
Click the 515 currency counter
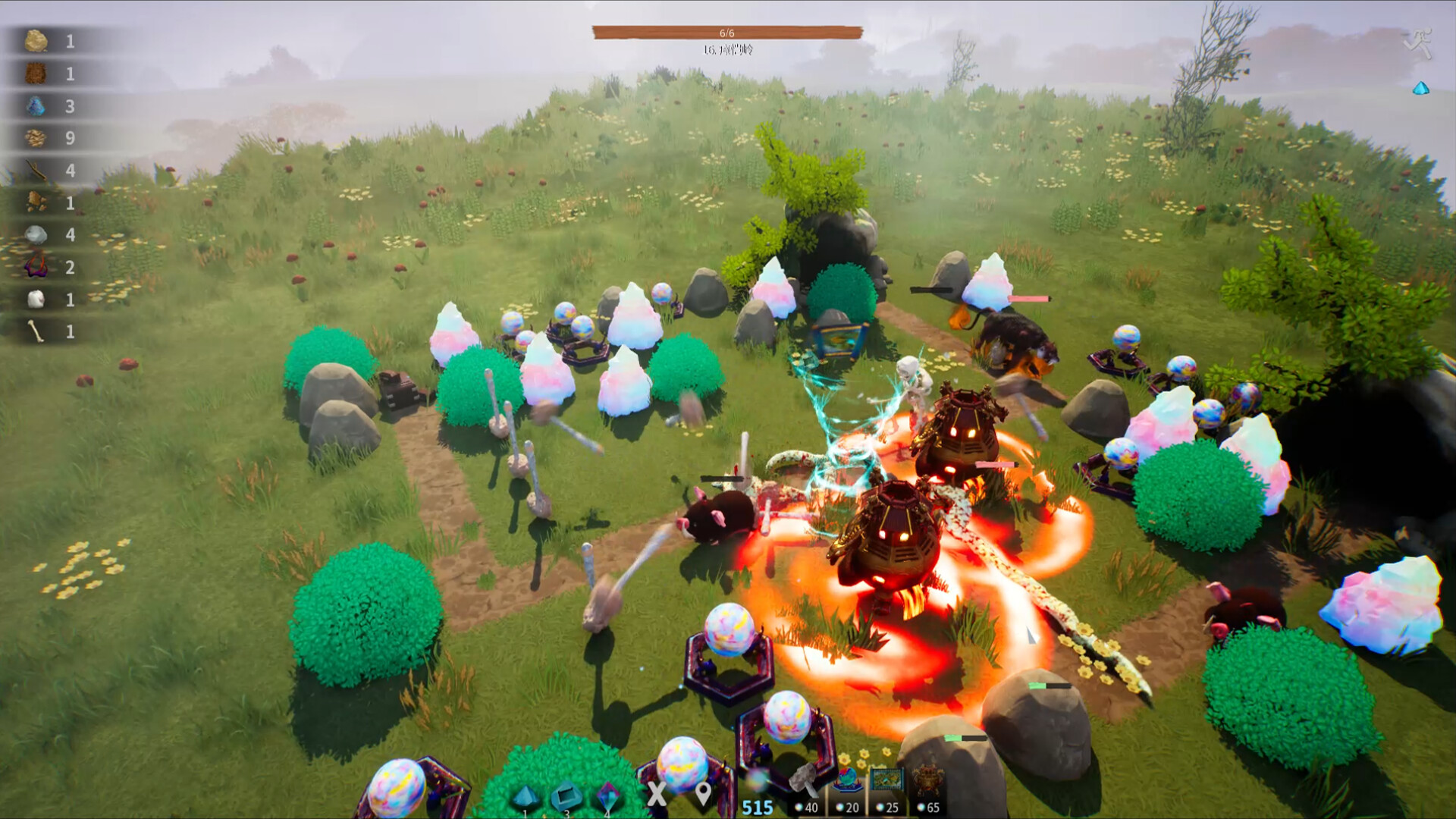click(756, 805)
